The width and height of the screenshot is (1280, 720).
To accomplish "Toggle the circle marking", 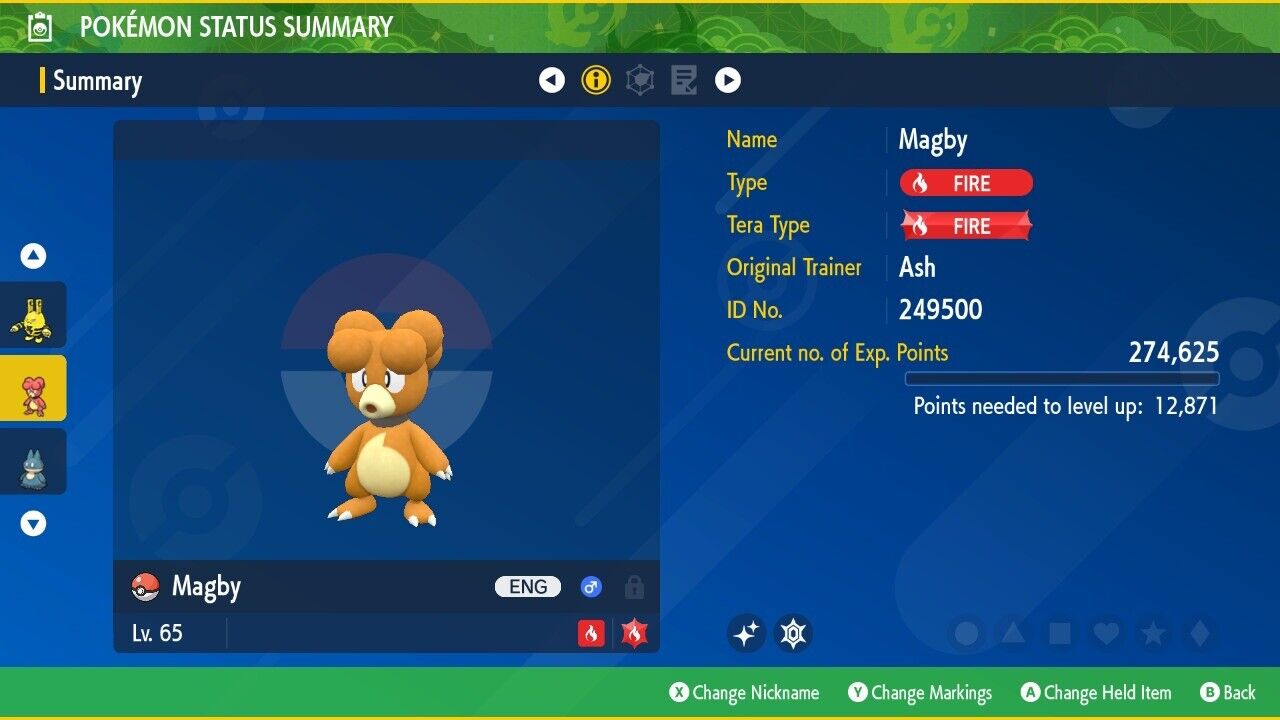I will click(x=966, y=633).
